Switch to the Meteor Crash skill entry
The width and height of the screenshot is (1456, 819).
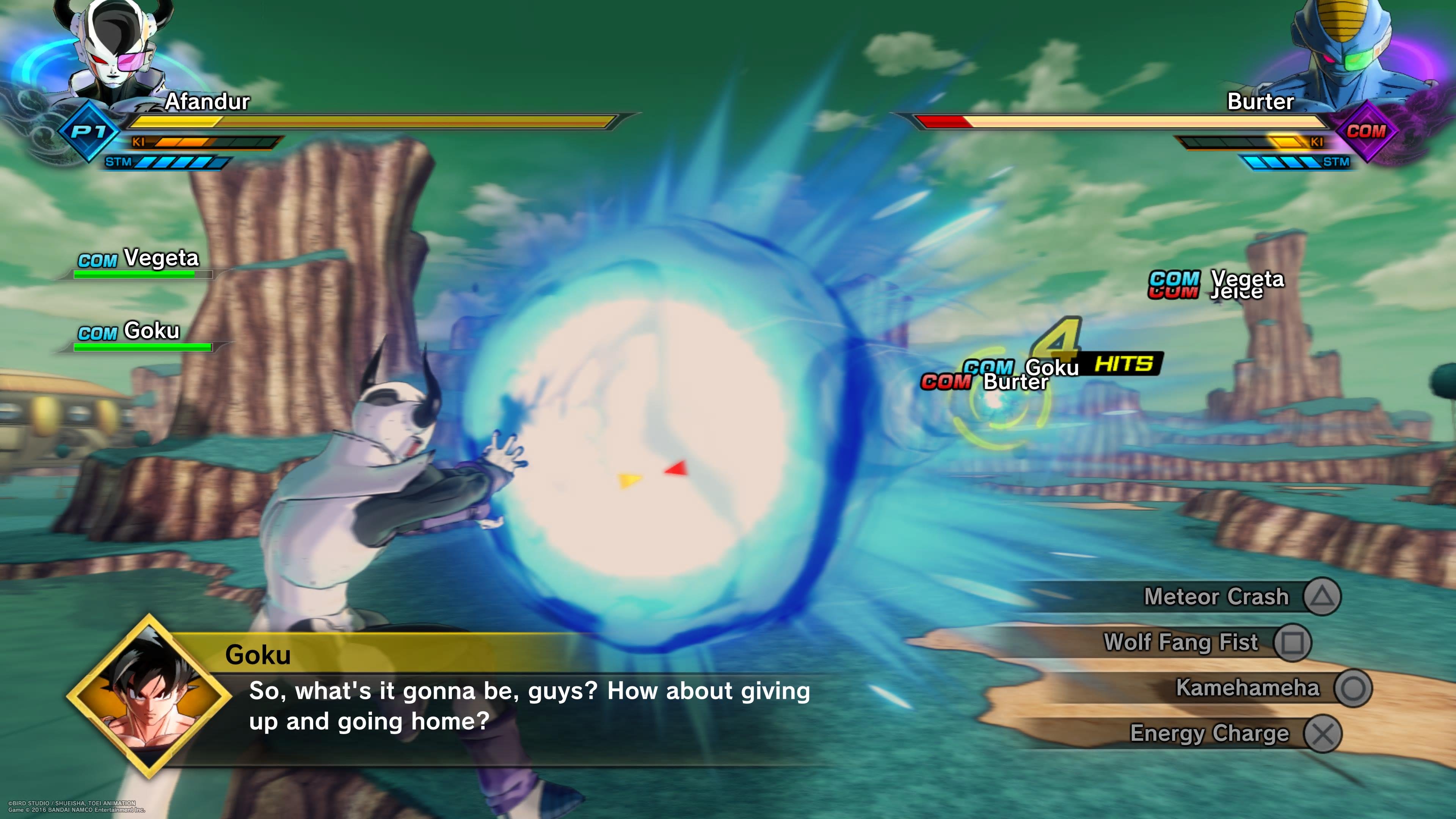1215,596
